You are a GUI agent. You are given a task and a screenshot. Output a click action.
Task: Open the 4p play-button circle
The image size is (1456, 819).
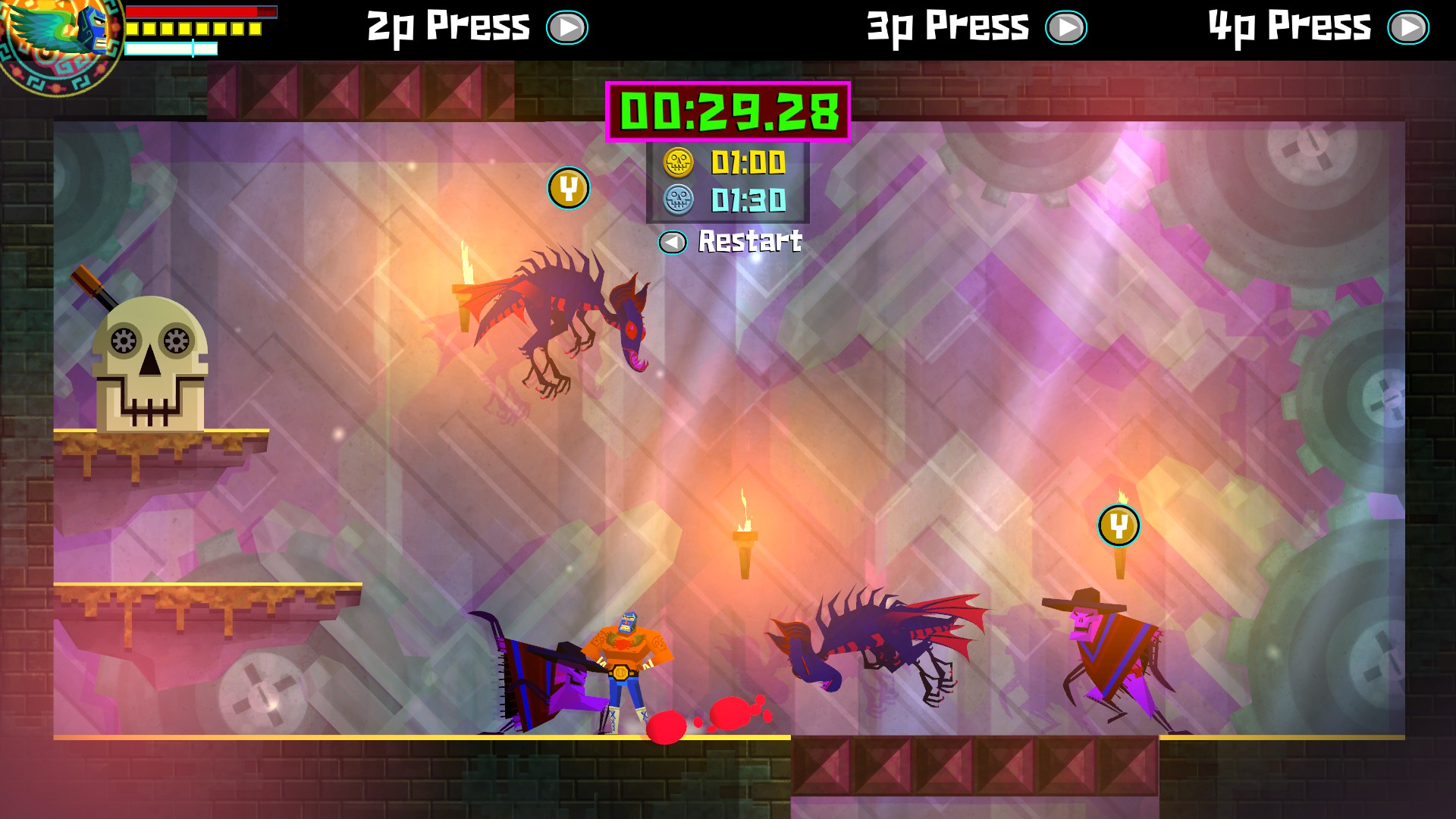tap(1409, 27)
